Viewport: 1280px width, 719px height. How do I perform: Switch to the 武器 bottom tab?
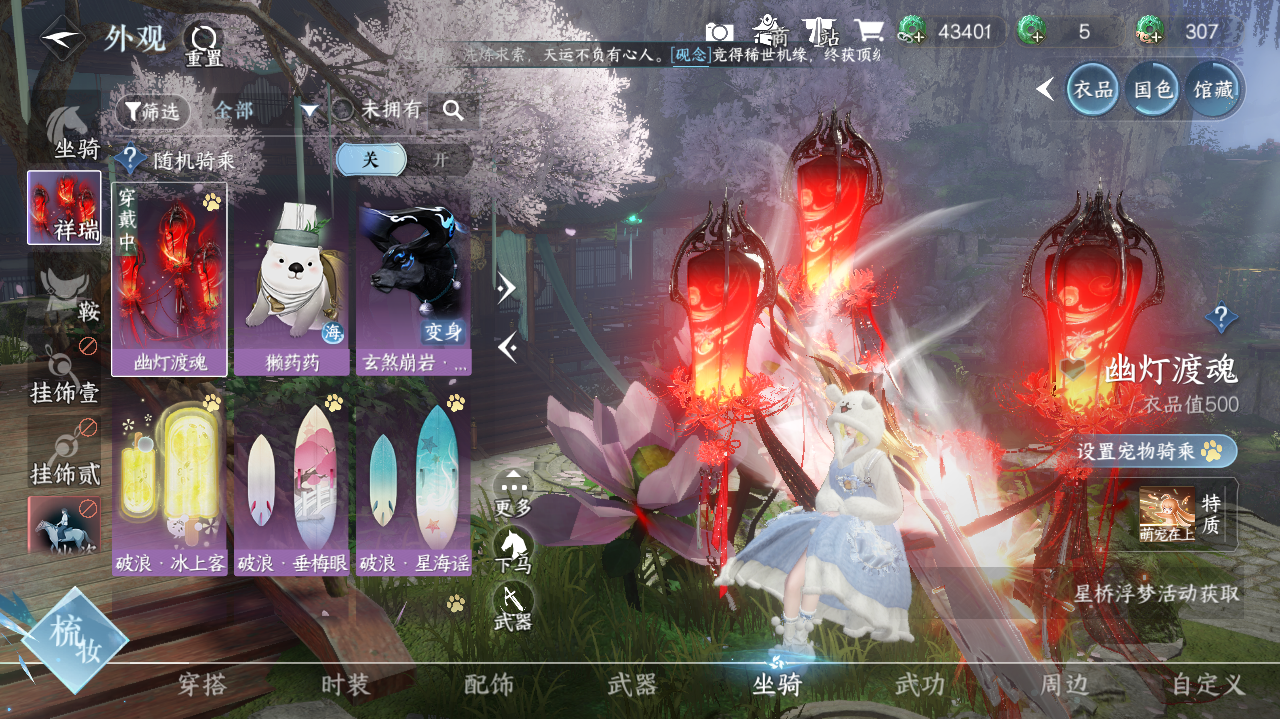(632, 685)
